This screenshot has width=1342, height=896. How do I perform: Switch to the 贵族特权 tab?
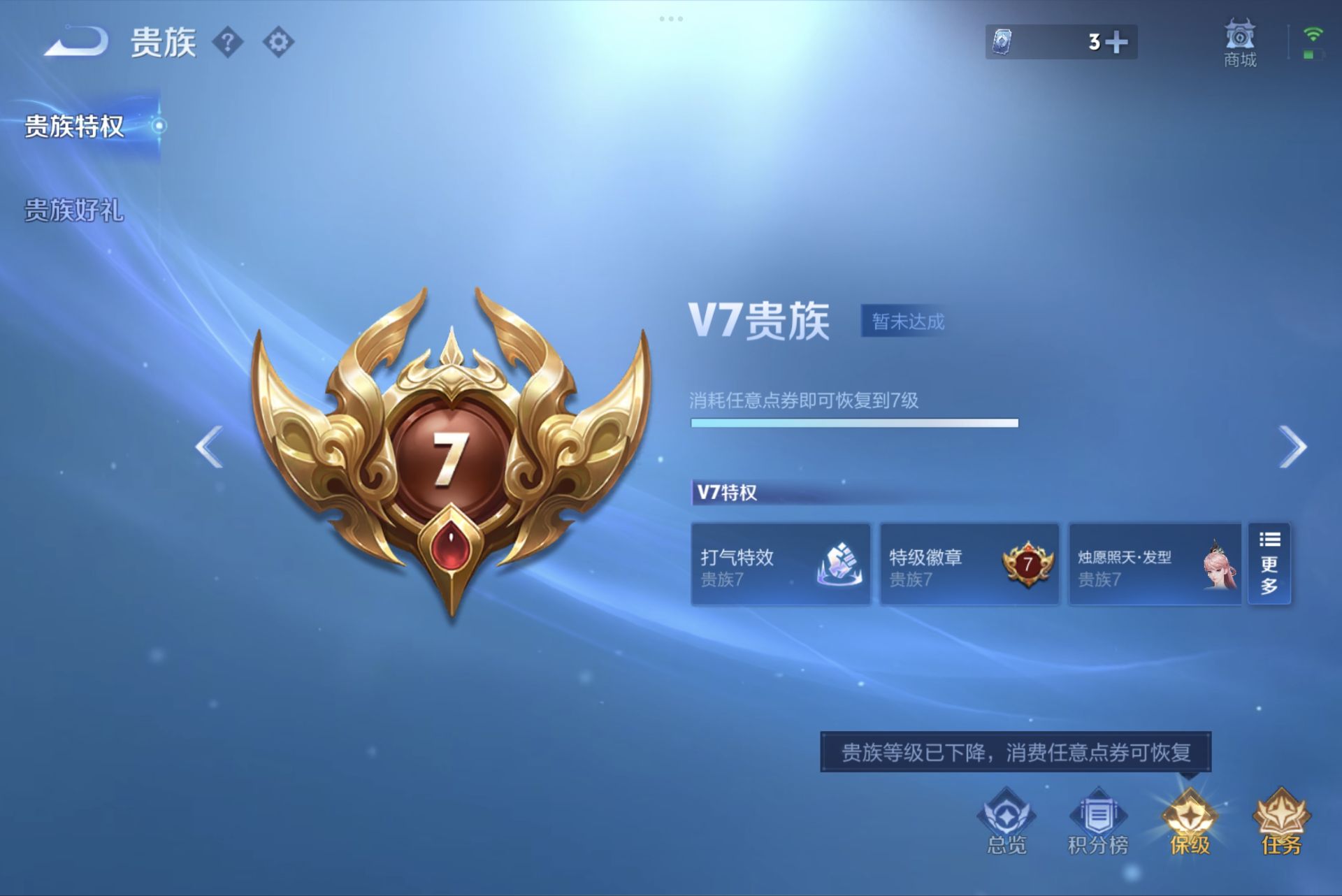[x=74, y=127]
